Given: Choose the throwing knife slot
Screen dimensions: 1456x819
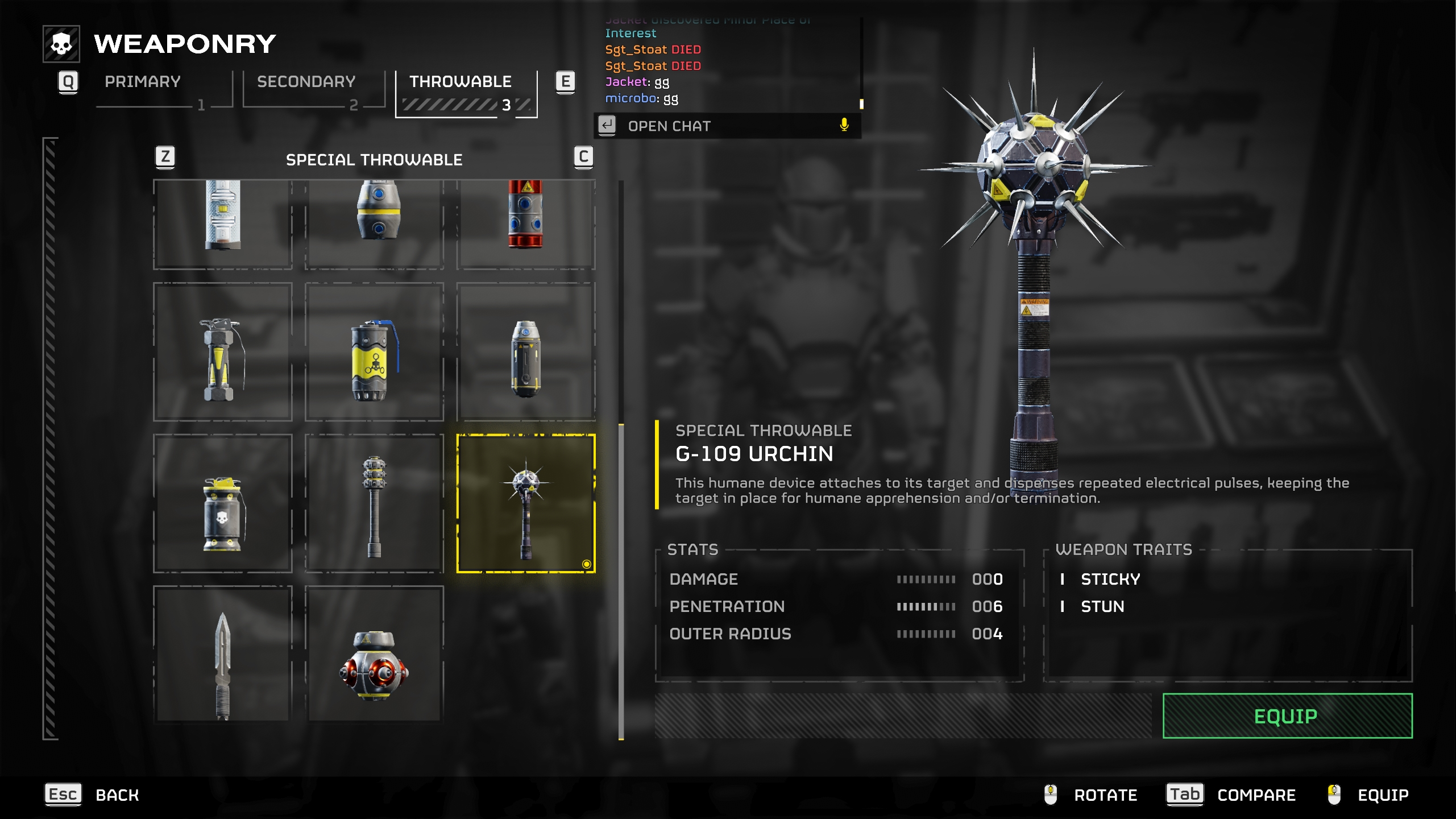Looking at the screenshot, I should tap(223, 654).
